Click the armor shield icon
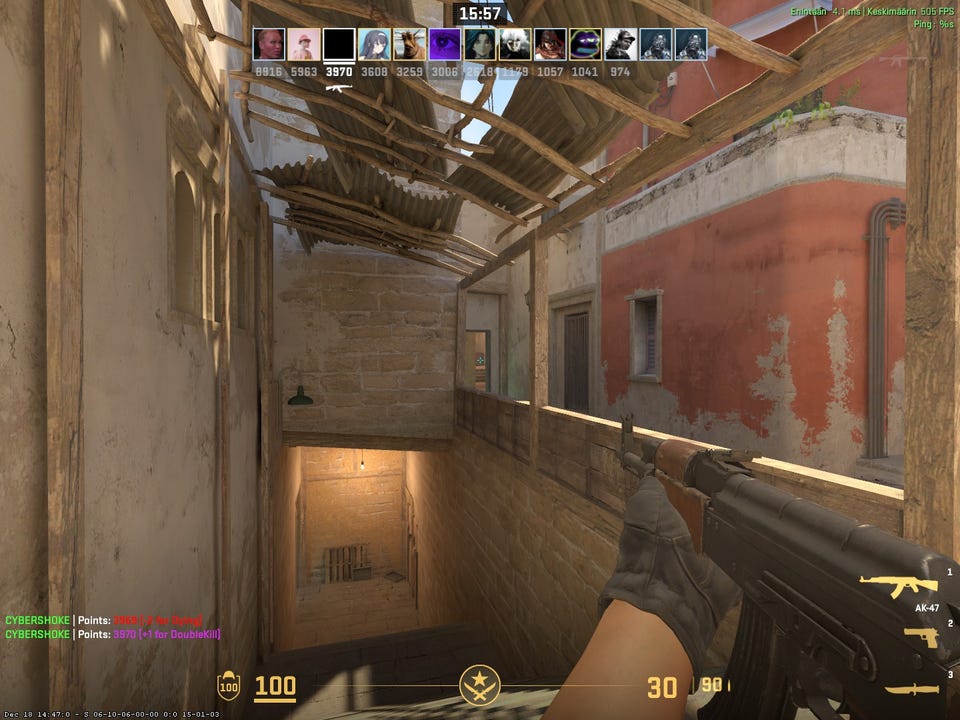 click(229, 687)
